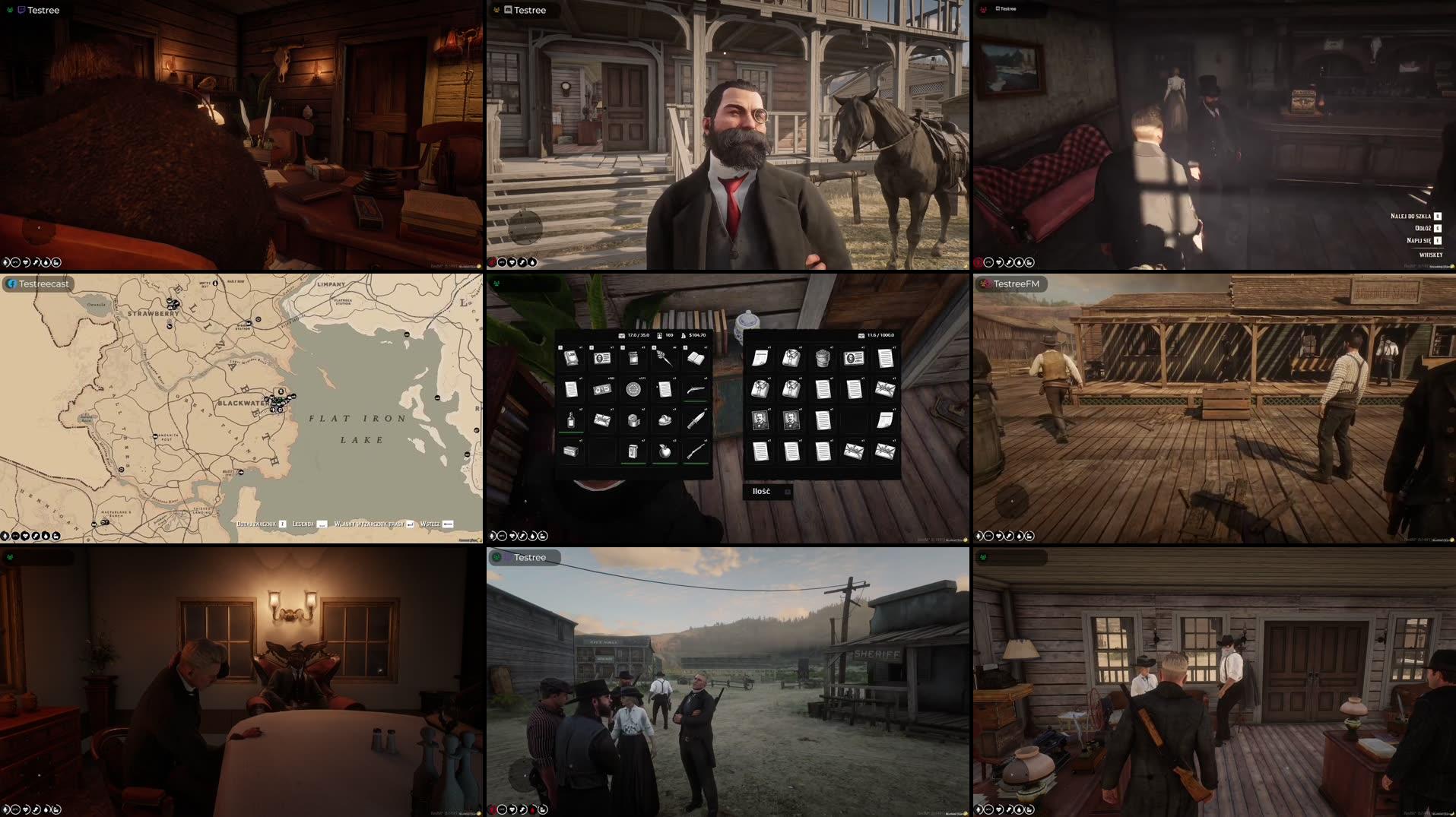The width and height of the screenshot is (1456, 817).
Task: Select the knife item in the inventory
Action: tap(697, 420)
